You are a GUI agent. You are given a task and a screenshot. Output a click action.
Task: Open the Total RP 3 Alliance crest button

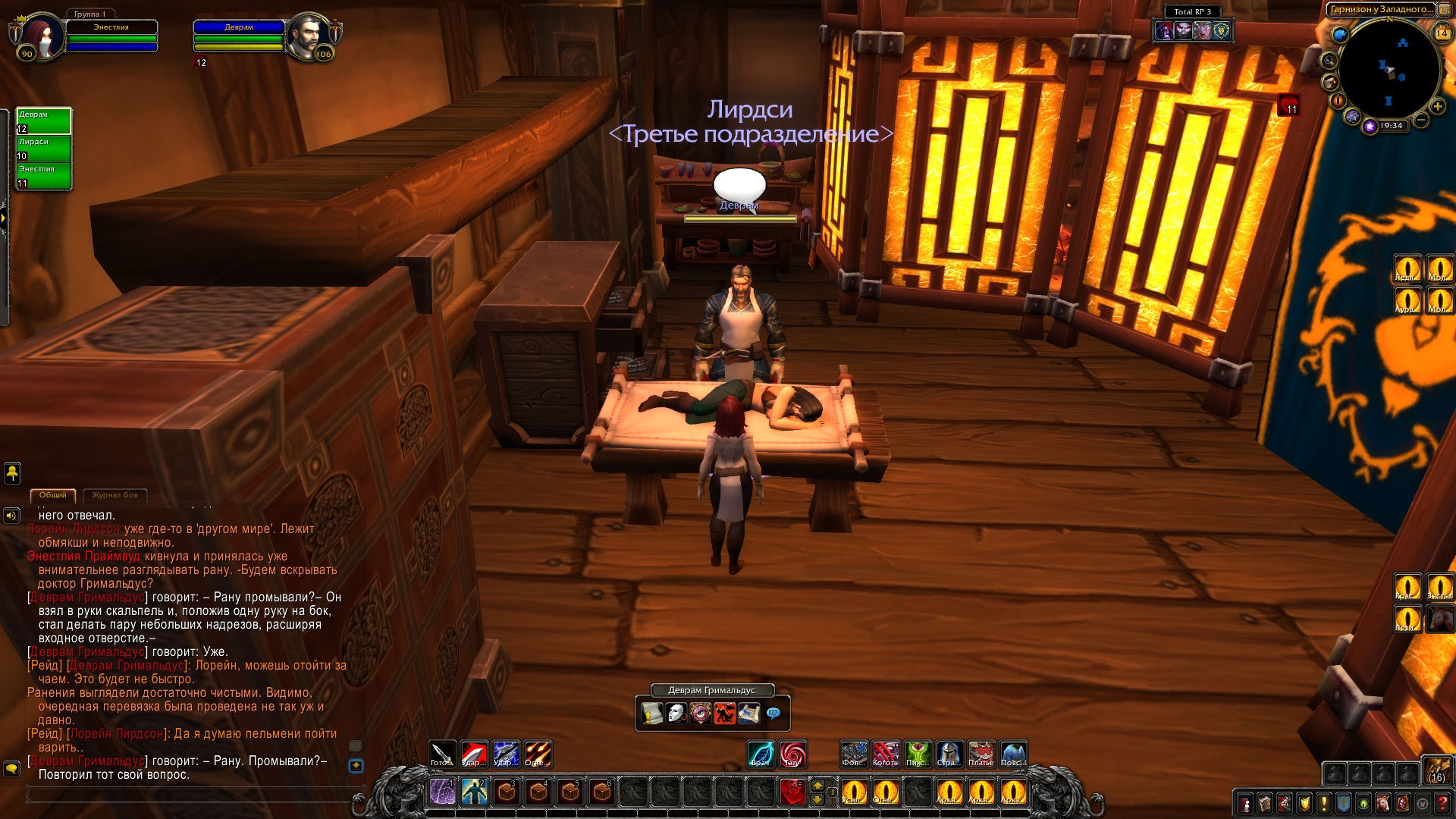coord(1221,30)
